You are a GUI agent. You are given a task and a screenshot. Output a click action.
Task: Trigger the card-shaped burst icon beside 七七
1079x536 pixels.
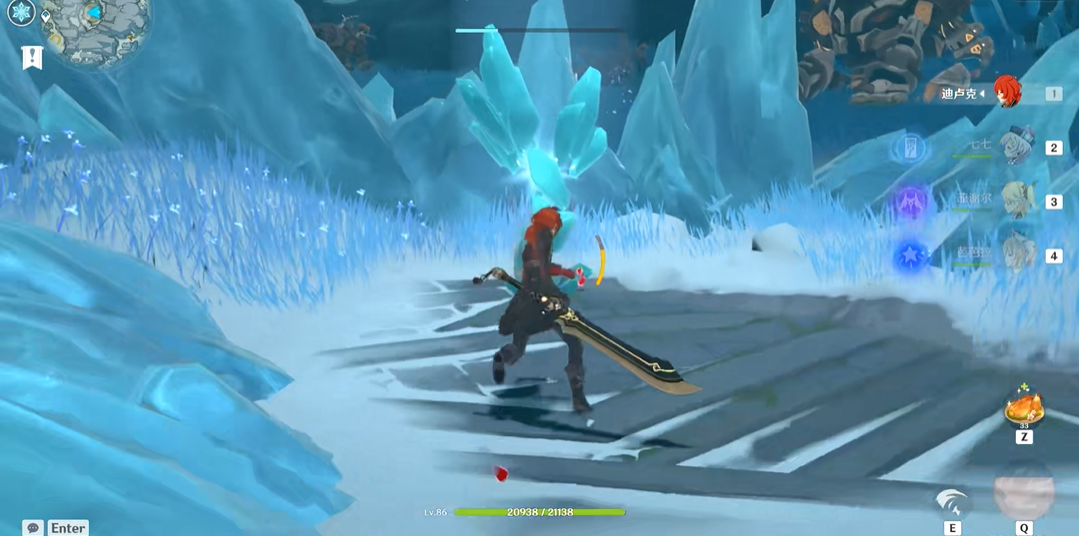[910, 149]
